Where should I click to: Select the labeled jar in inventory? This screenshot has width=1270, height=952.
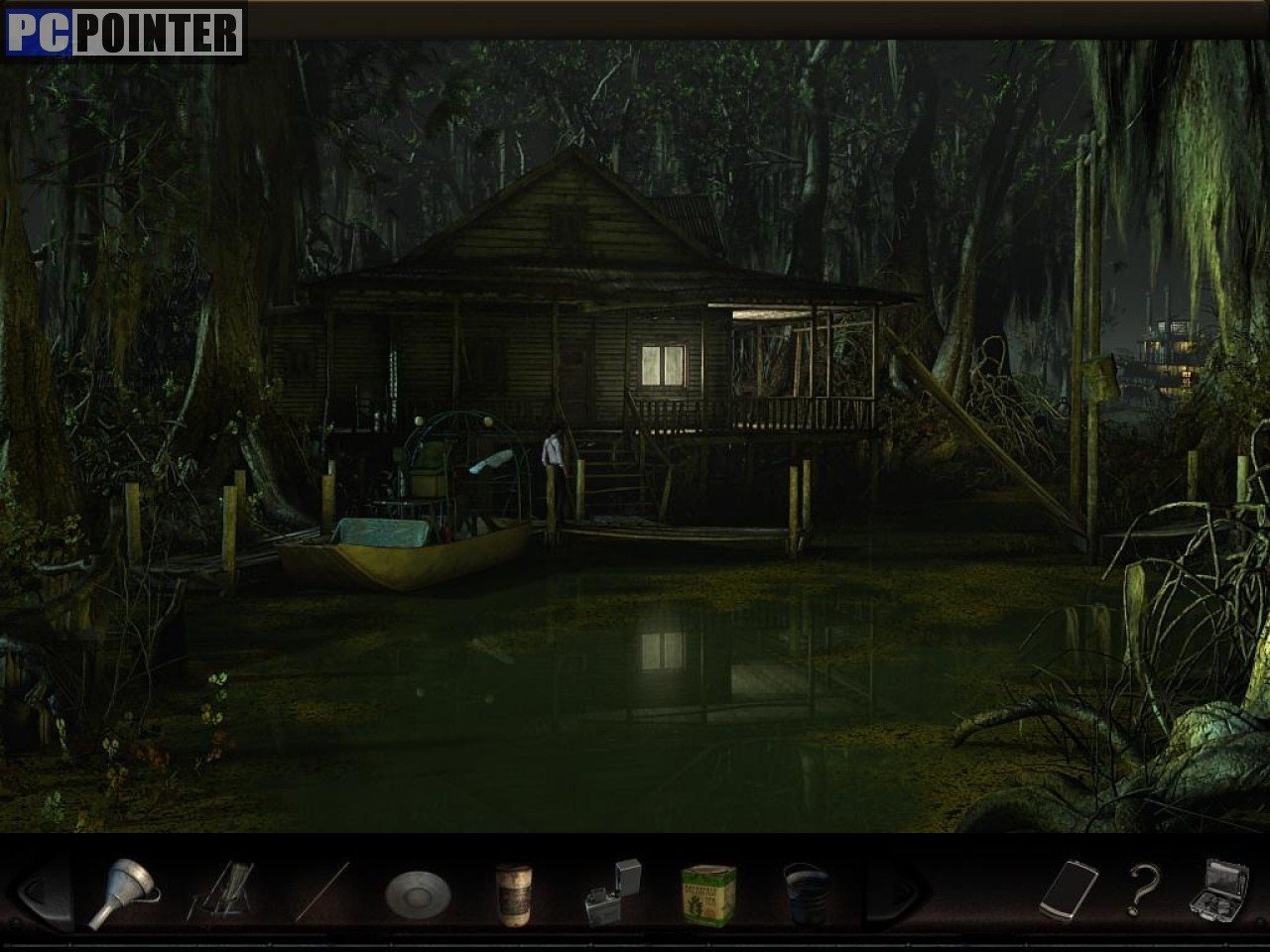click(514, 893)
